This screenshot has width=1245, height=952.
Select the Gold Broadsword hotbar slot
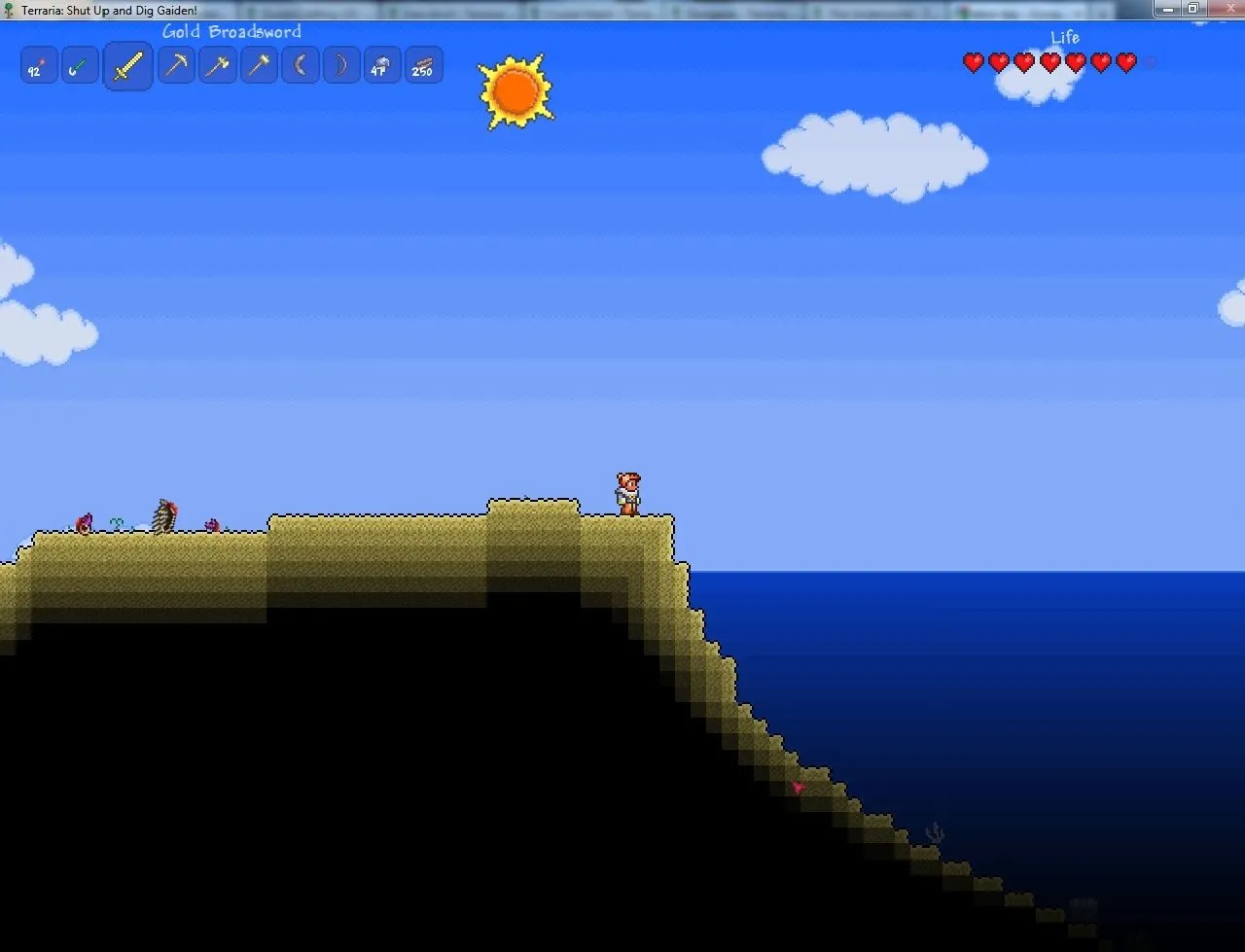point(128,66)
